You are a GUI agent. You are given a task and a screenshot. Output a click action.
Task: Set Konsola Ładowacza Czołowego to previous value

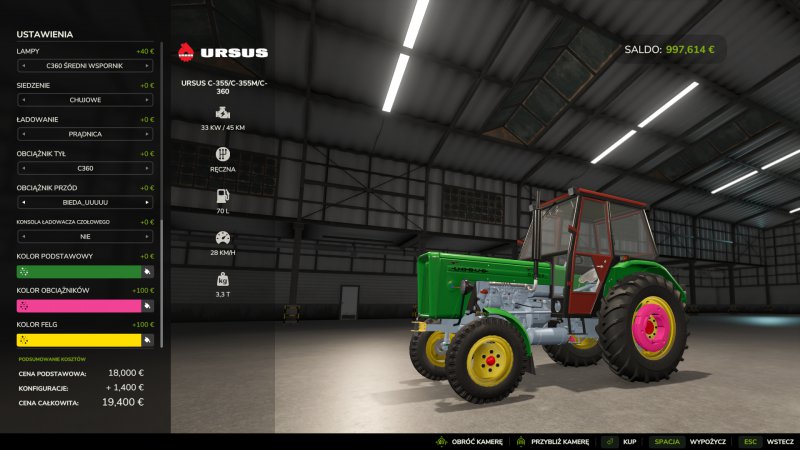point(22,236)
